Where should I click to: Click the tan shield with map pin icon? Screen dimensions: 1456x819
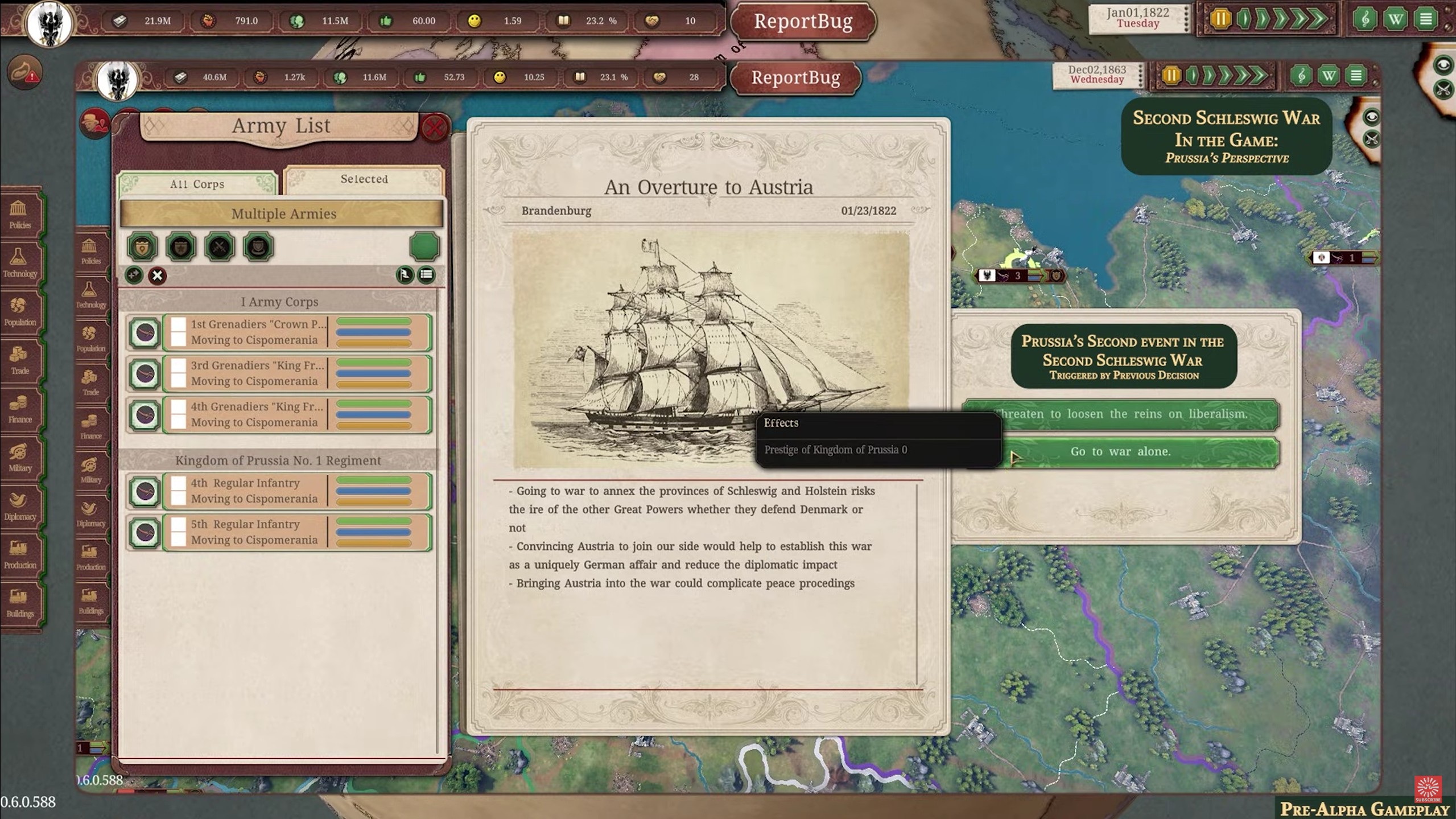pos(142,247)
